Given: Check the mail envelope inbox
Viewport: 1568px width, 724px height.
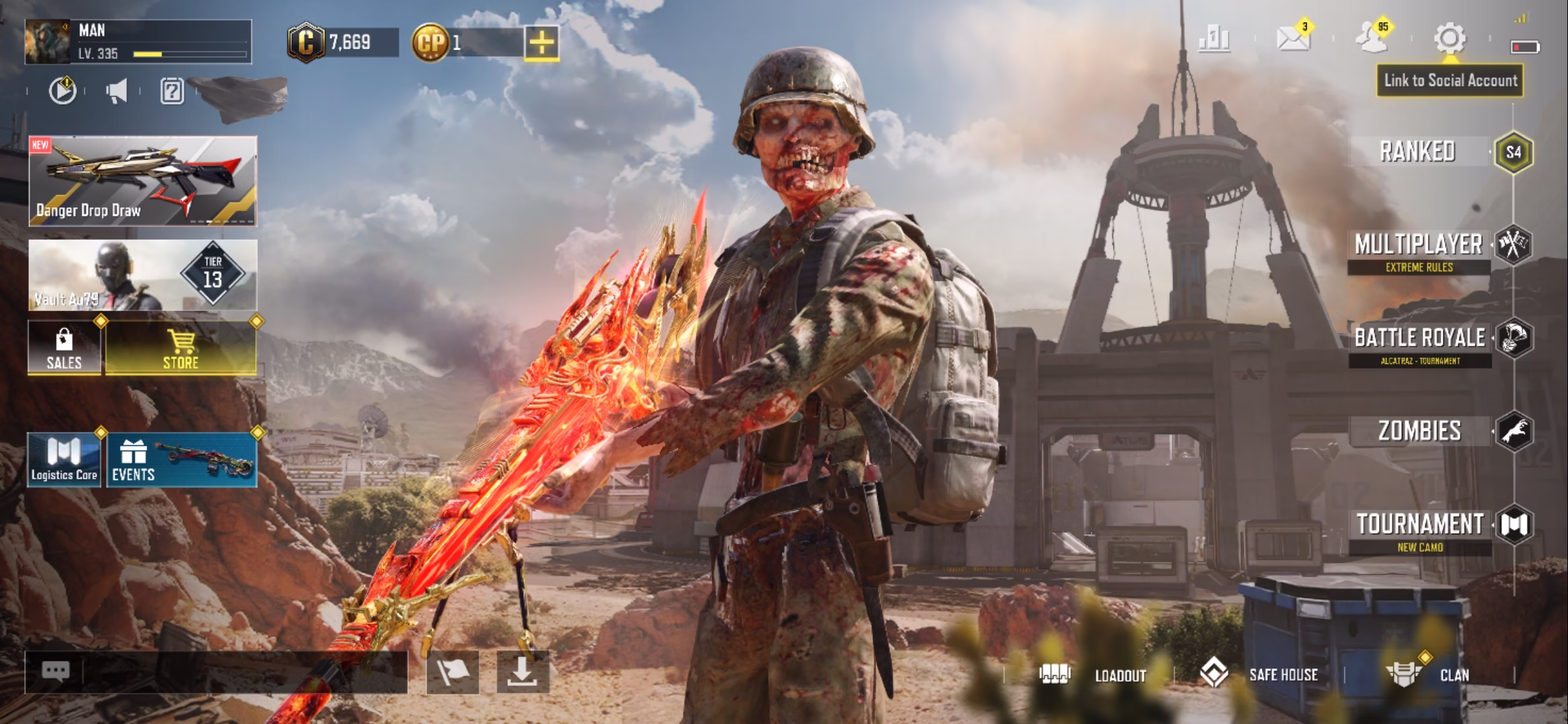Looking at the screenshot, I should 1293,39.
